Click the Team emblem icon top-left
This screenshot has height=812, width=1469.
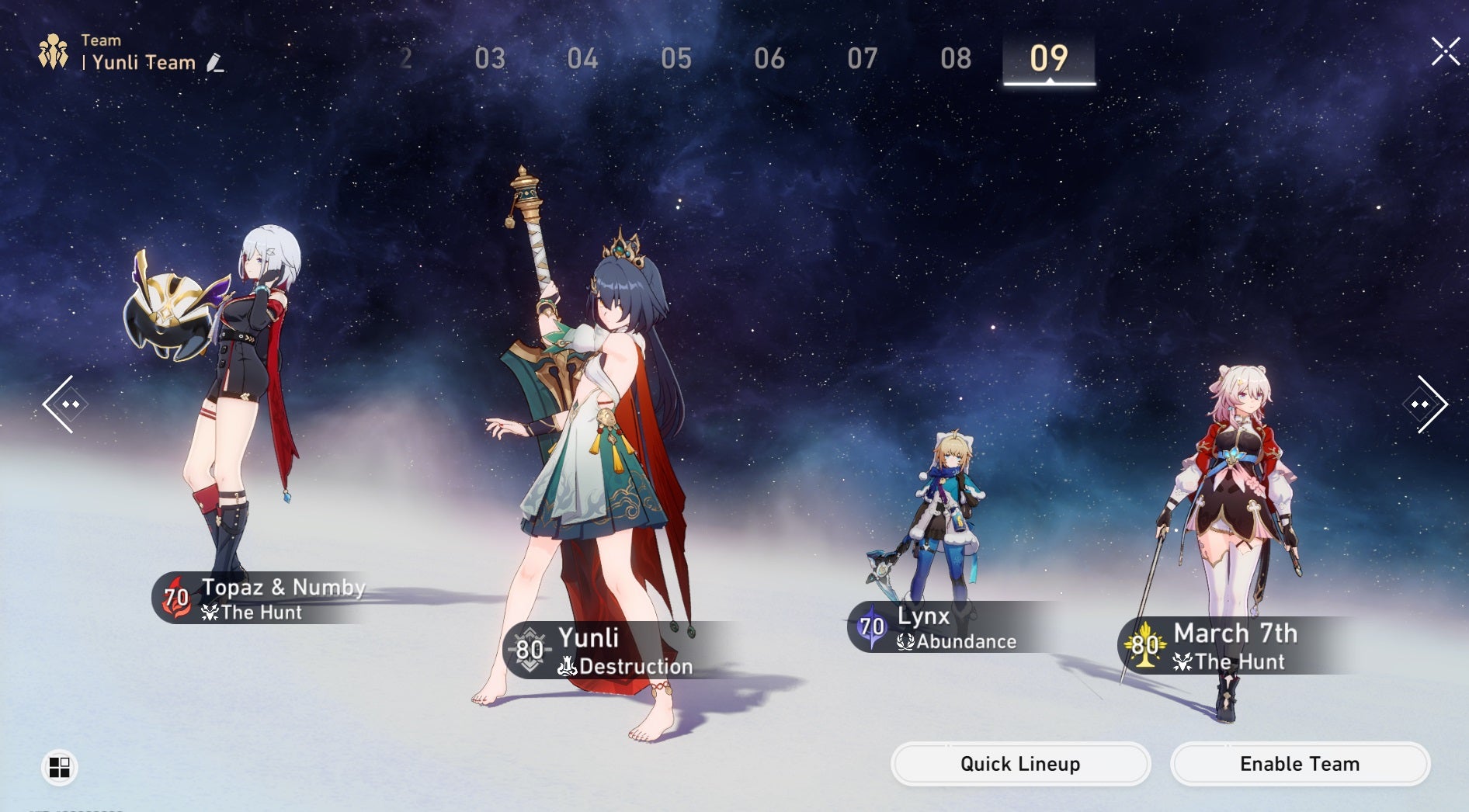[54, 51]
